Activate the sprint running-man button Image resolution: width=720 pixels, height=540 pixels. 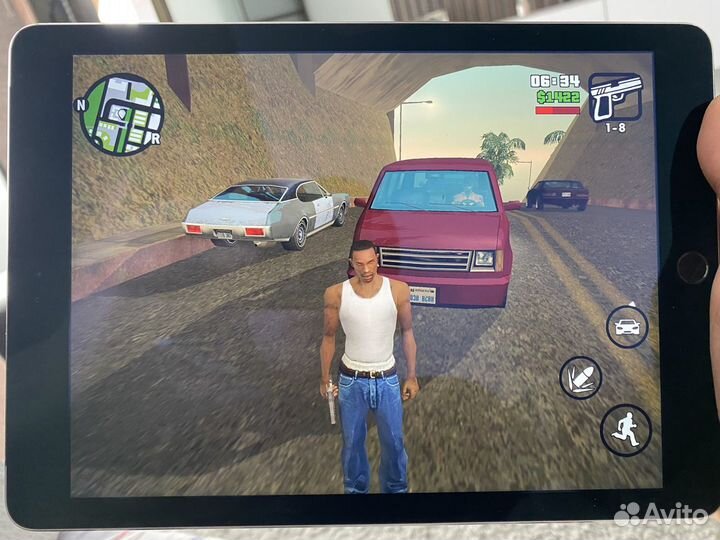click(x=626, y=430)
